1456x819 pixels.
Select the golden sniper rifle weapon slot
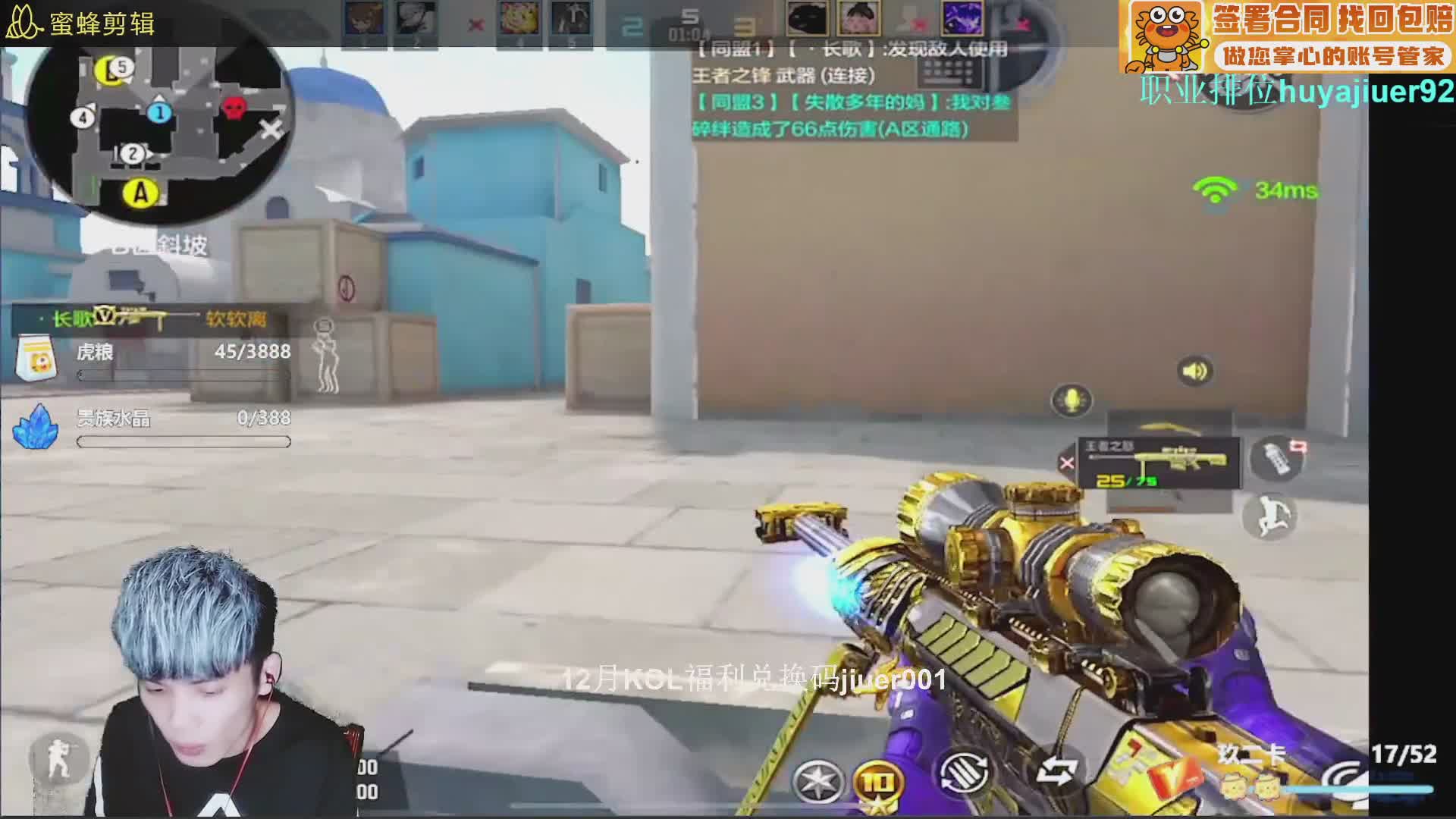[x=1160, y=463]
